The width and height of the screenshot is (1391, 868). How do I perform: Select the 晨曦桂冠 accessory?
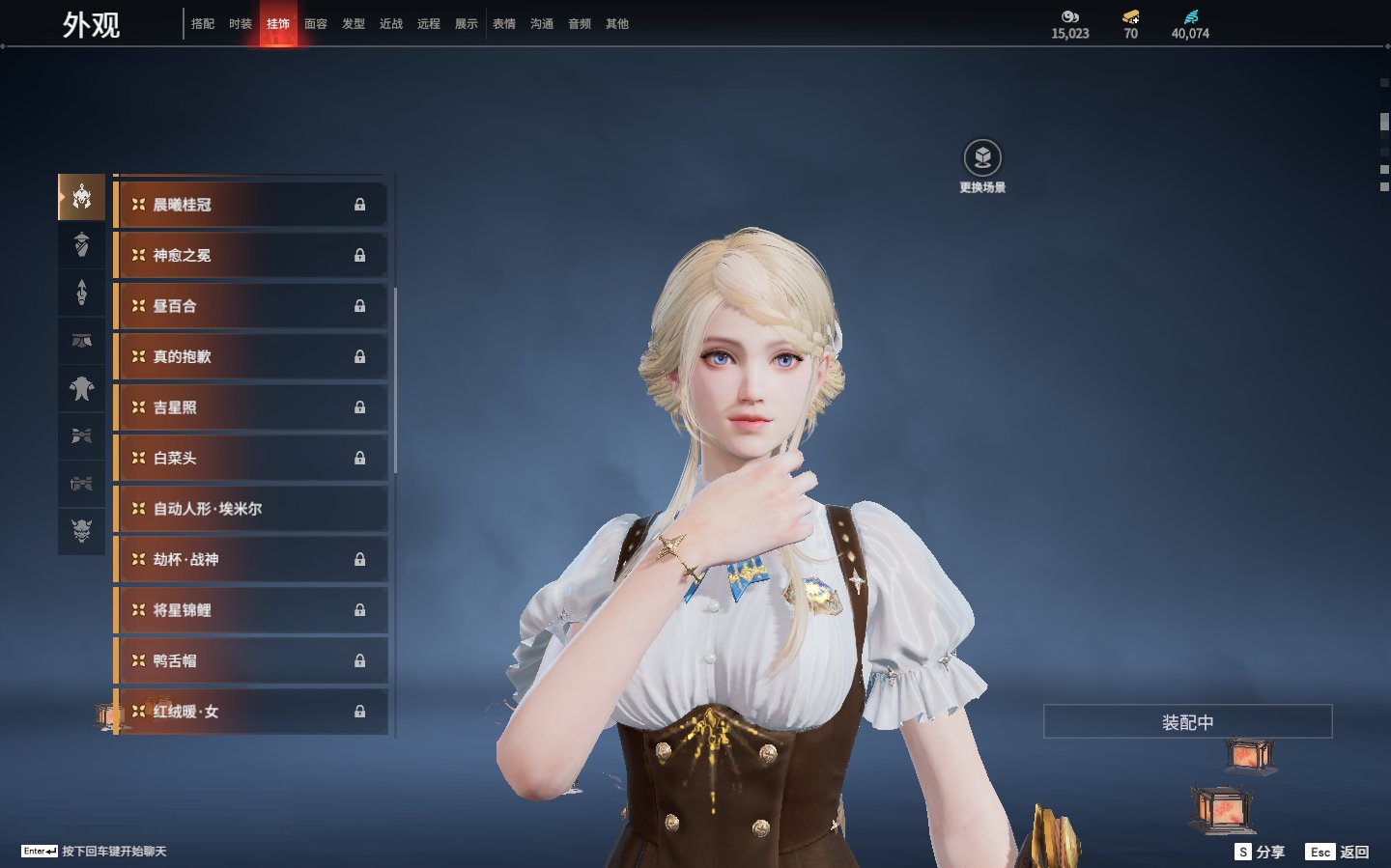251,205
